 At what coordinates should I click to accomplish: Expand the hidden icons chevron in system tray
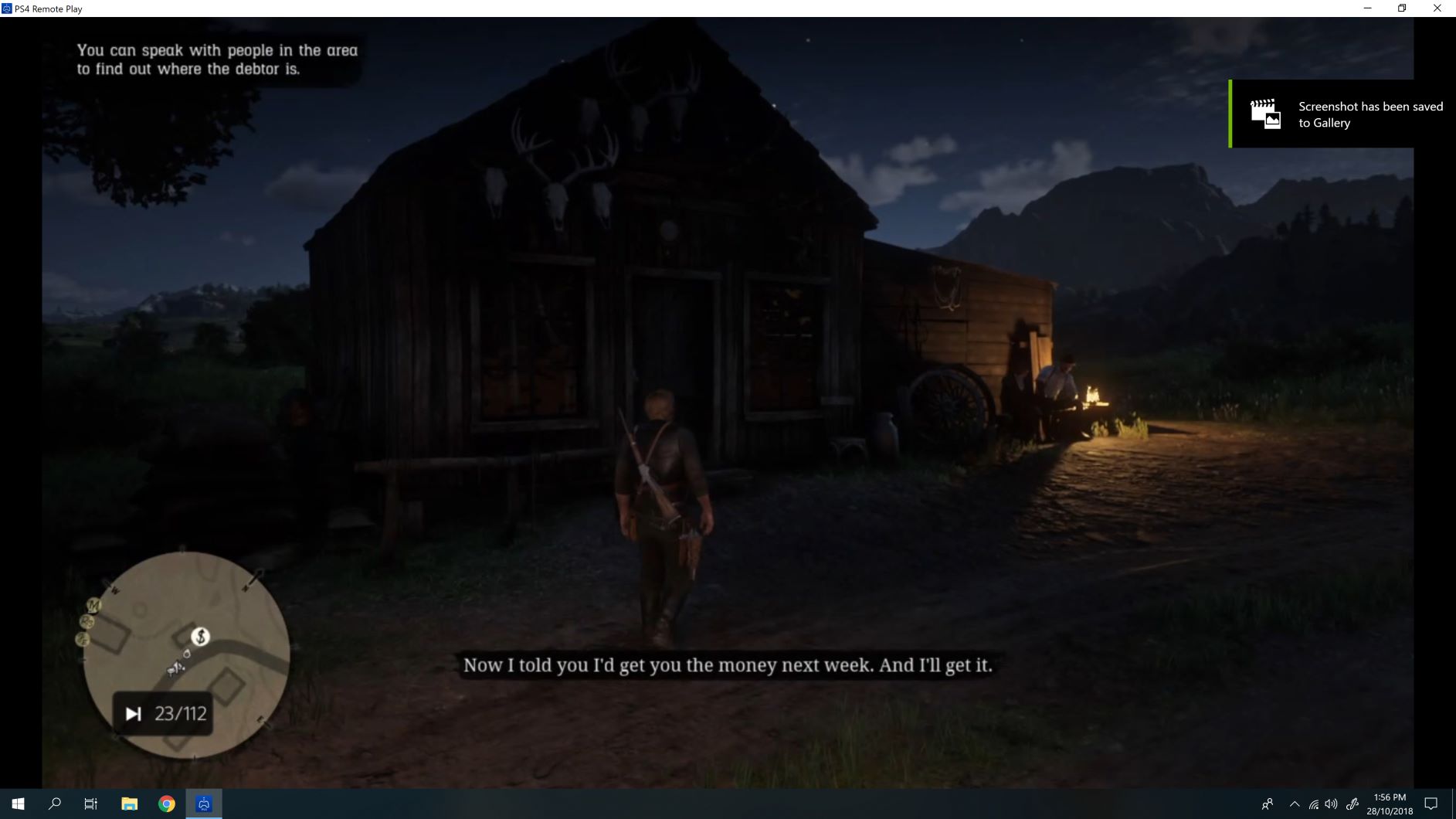pyautogui.click(x=1295, y=804)
